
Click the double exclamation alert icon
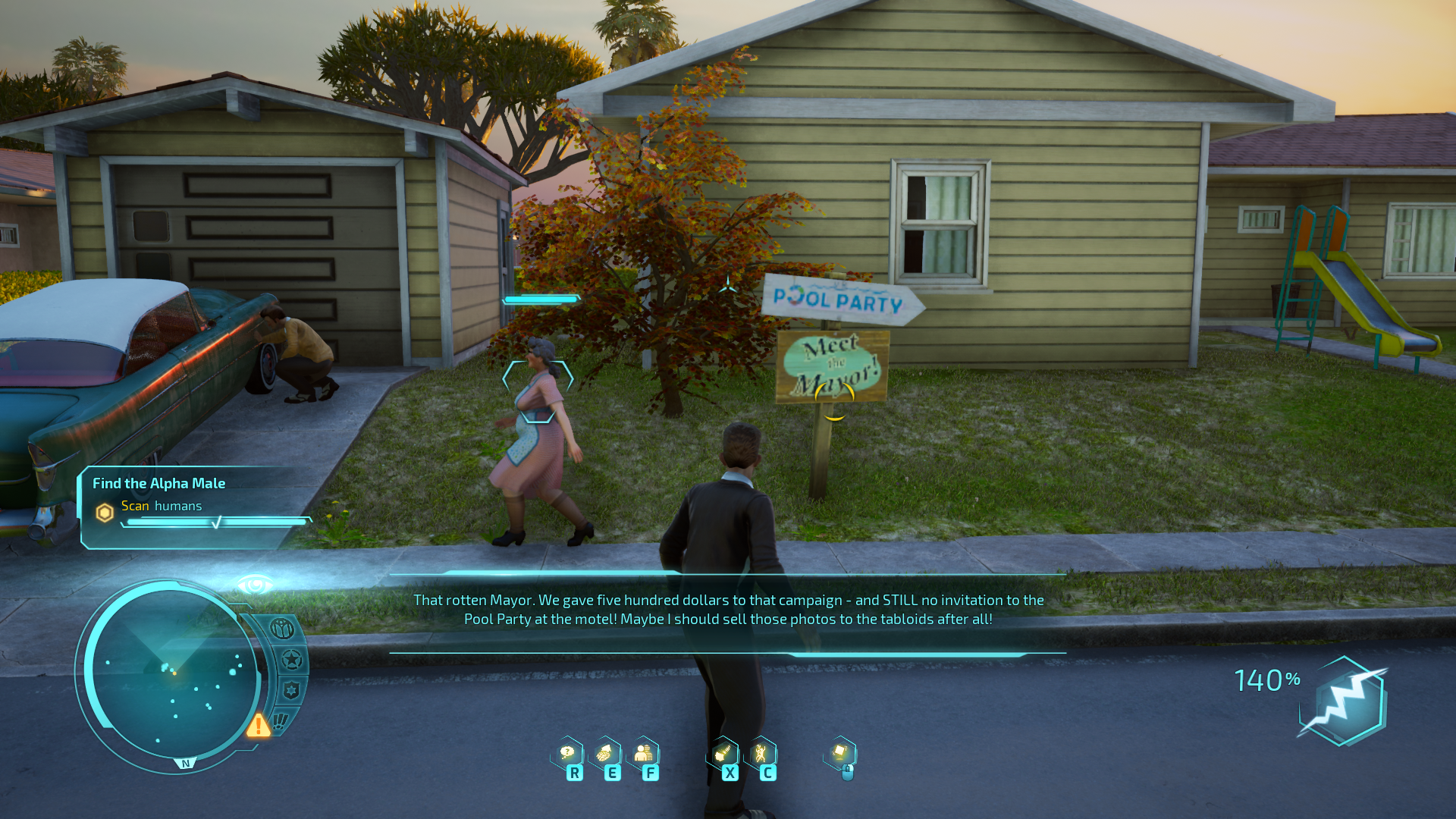tap(281, 720)
